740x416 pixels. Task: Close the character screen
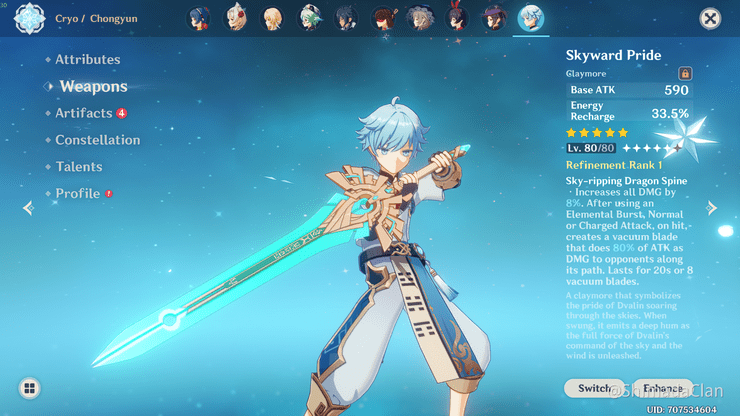(x=710, y=18)
